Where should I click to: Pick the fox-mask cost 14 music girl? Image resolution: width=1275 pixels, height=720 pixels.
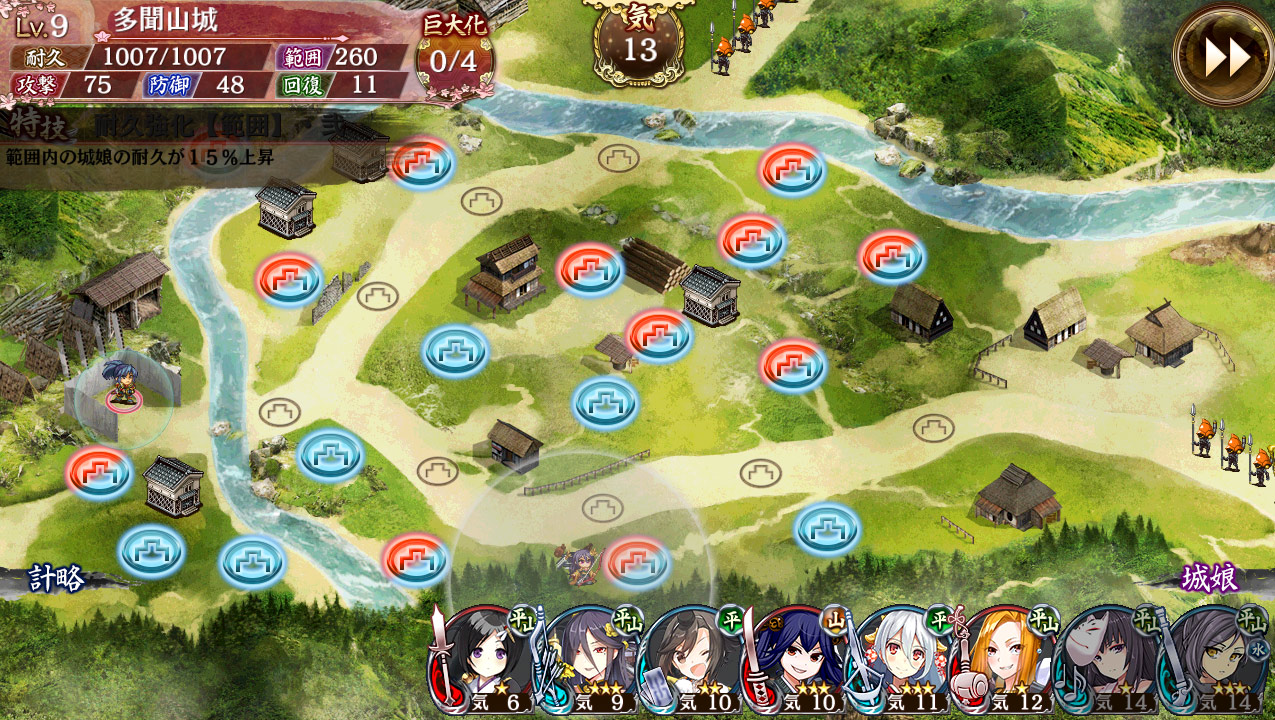pos(1108,660)
